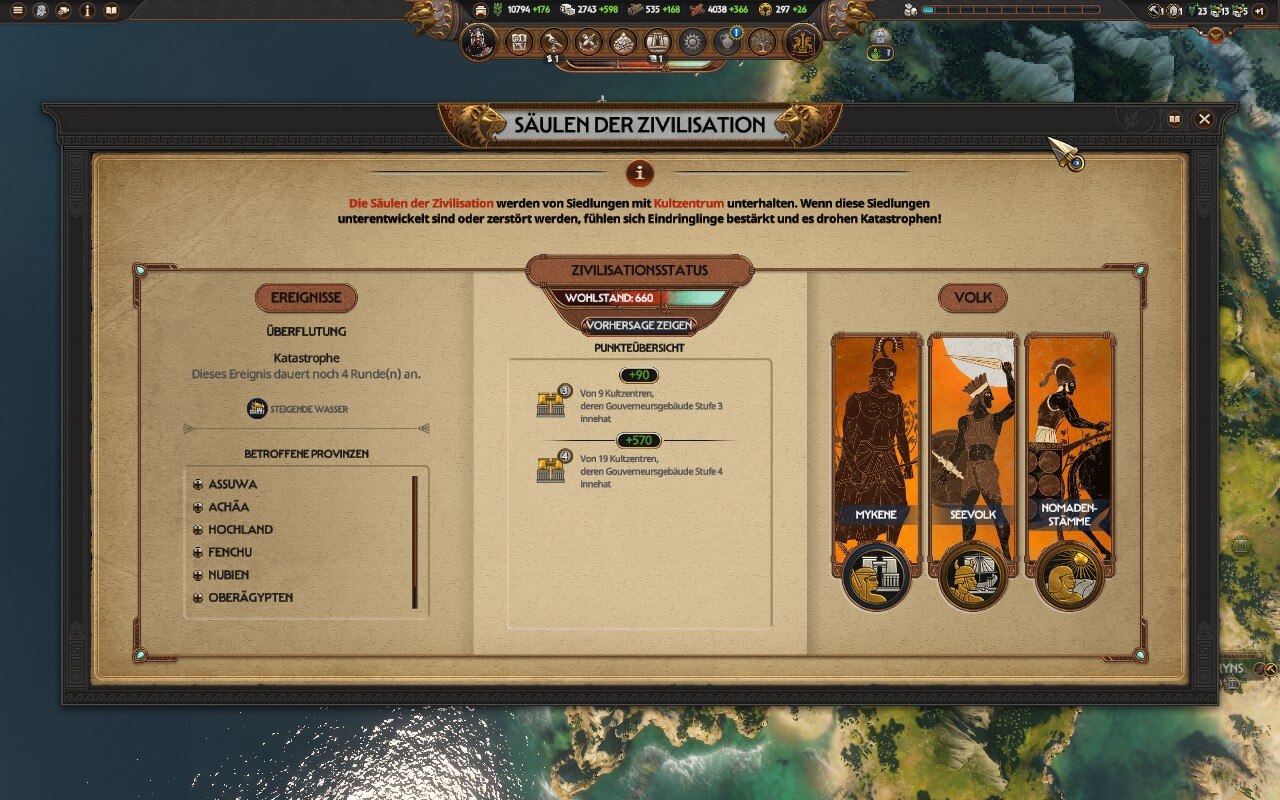Choose the Mykene people card
The width and height of the screenshot is (1280, 800).
(x=876, y=450)
